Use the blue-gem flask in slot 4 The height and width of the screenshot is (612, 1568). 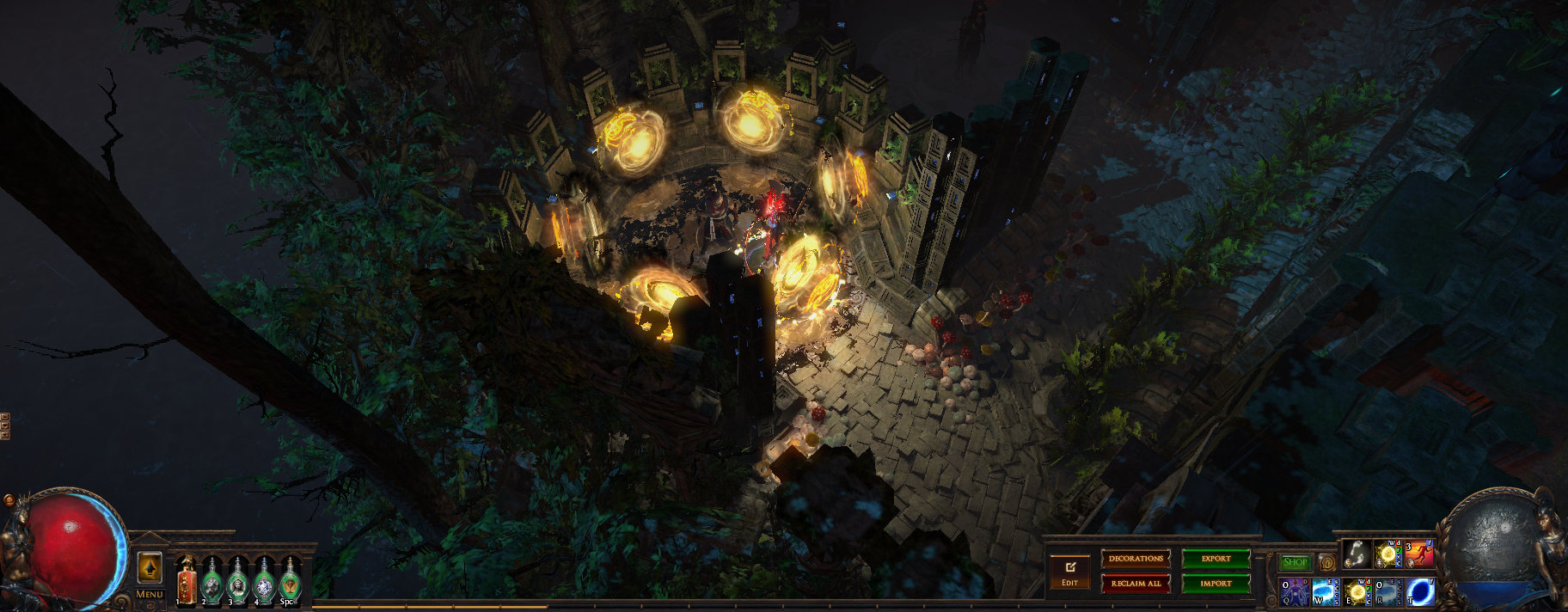pos(265,582)
